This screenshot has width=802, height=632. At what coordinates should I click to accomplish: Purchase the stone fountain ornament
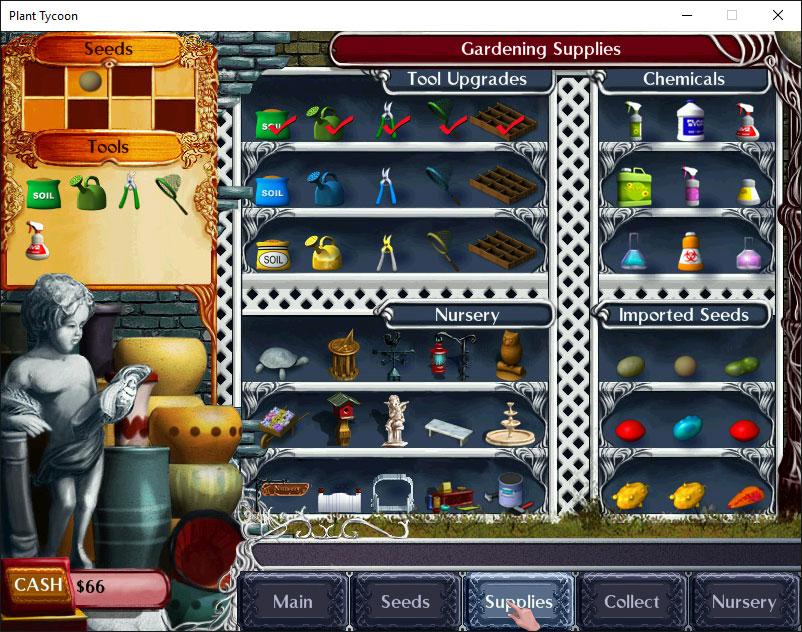[505, 424]
